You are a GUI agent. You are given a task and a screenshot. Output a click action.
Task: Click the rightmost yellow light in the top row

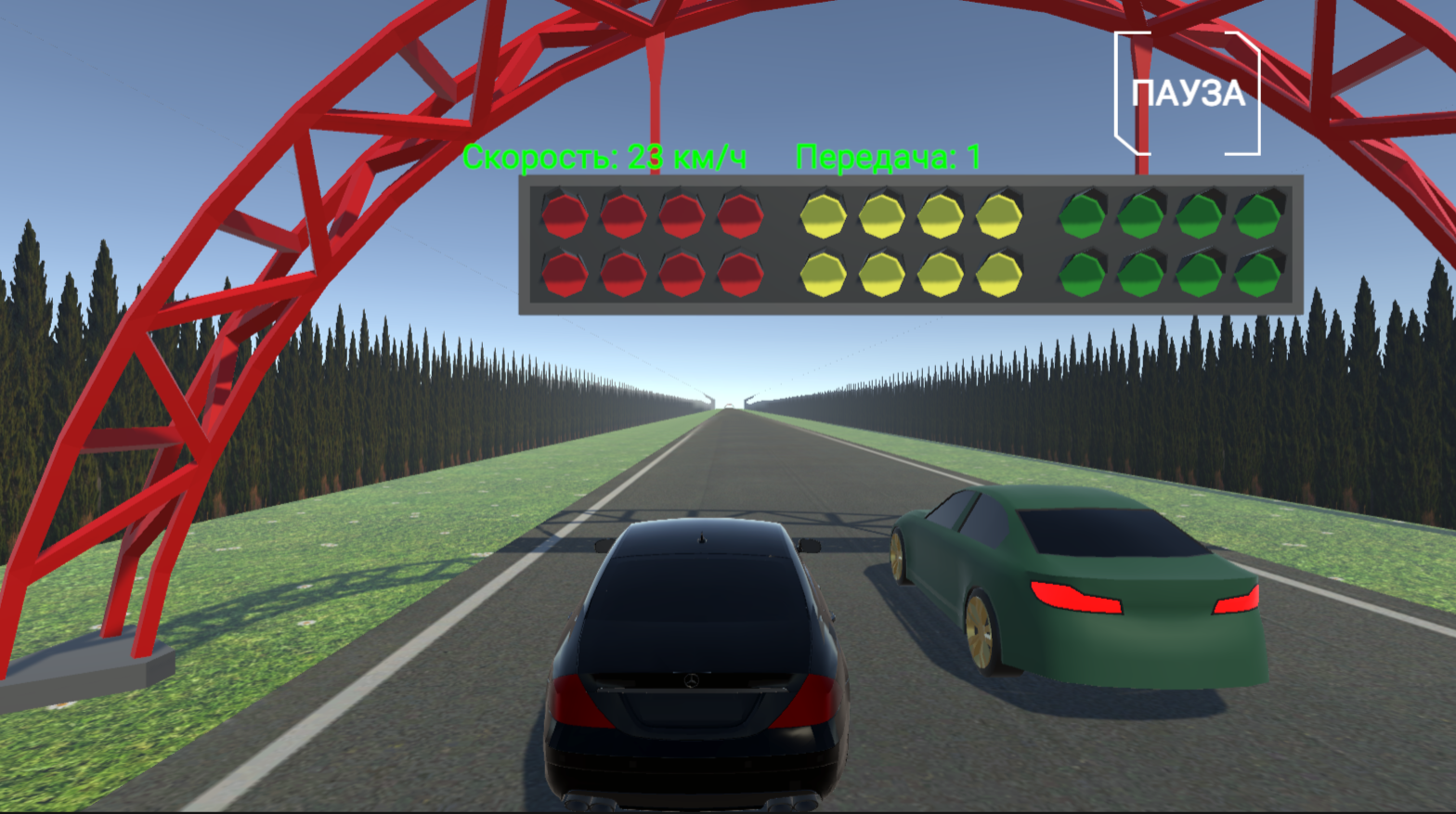coord(999,214)
